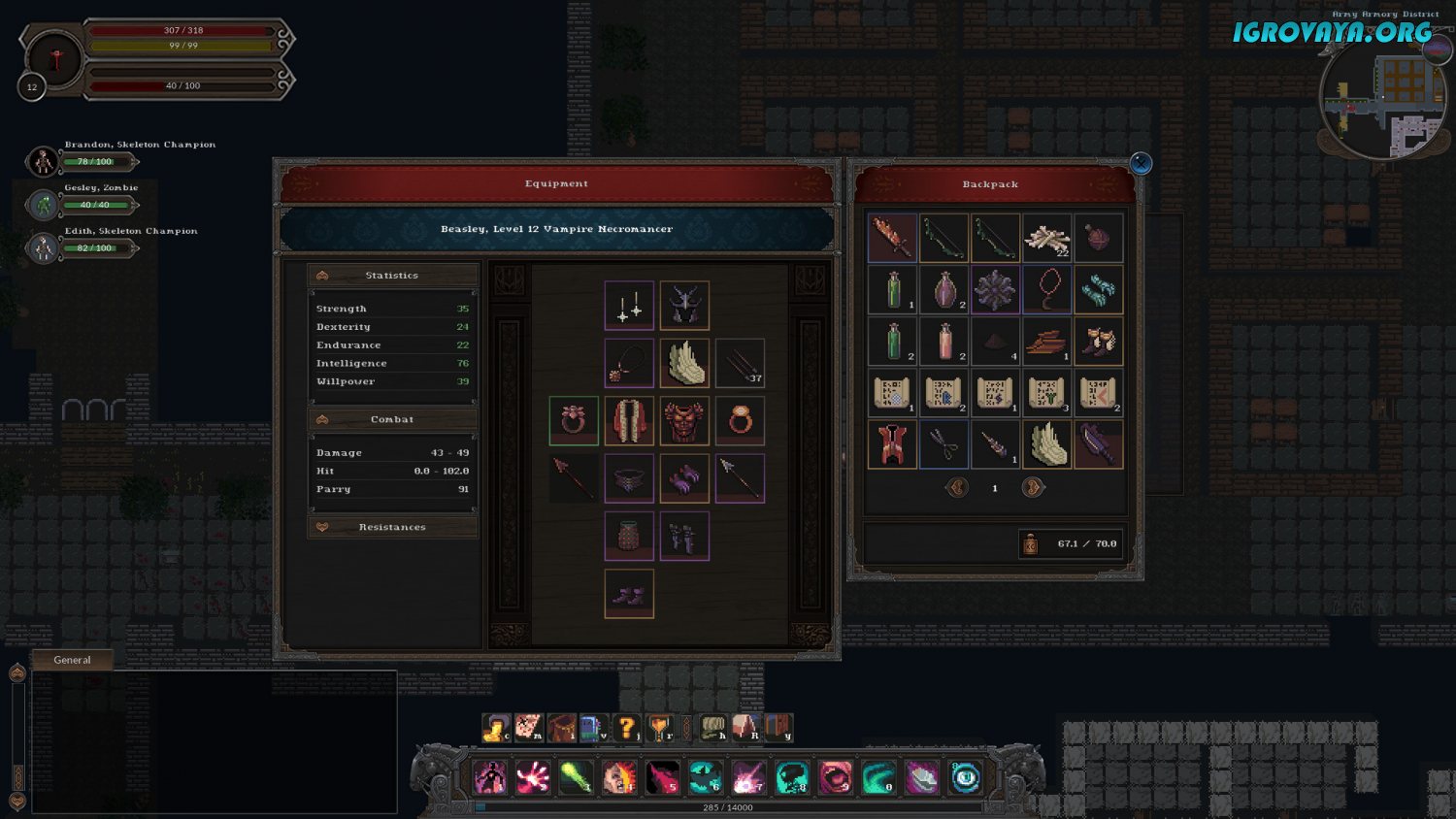Select the equipped purple boots slot
Viewport: 1456px width, 819px height.
[629, 594]
